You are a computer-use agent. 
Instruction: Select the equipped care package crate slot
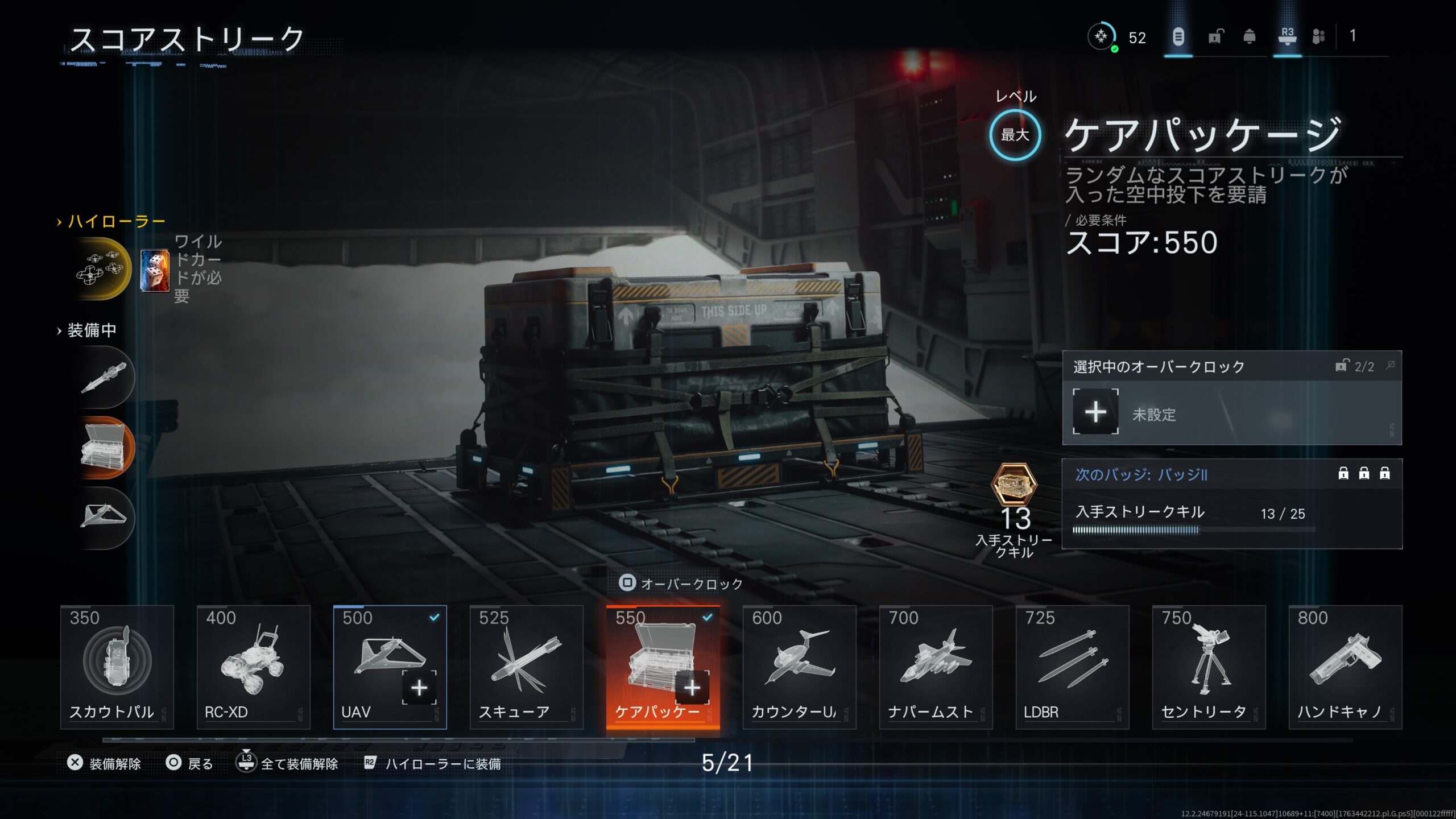point(105,448)
